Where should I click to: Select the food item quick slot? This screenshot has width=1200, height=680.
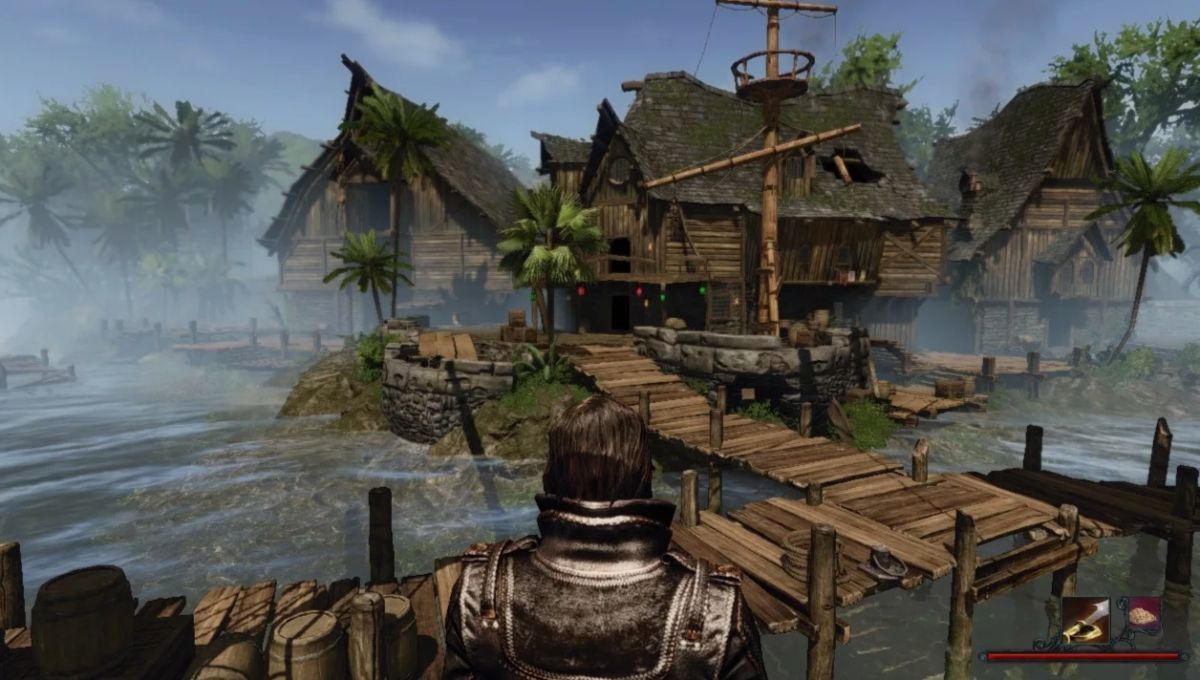click(1143, 616)
